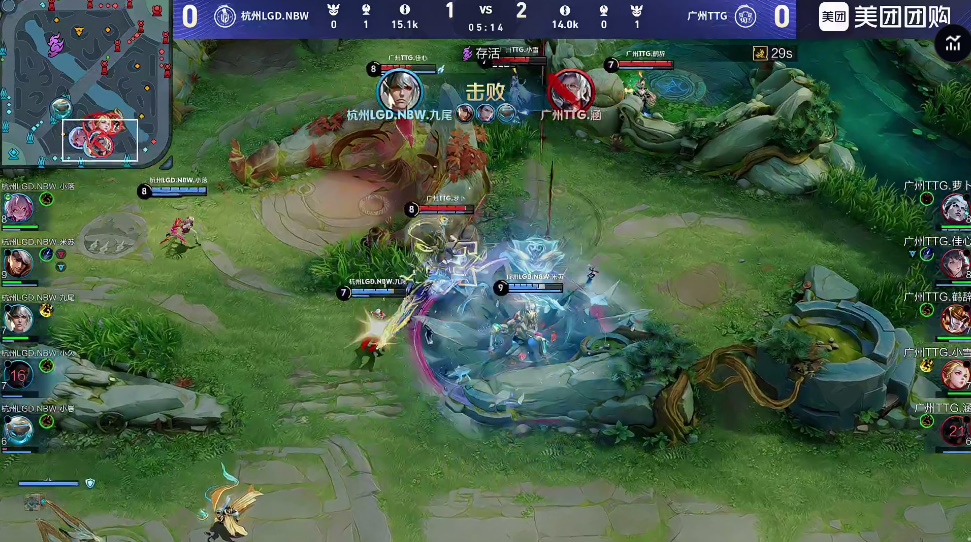Select LGD.NBW 小久's portrait showing respawn 16
The image size is (971, 542).
[x=18, y=374]
